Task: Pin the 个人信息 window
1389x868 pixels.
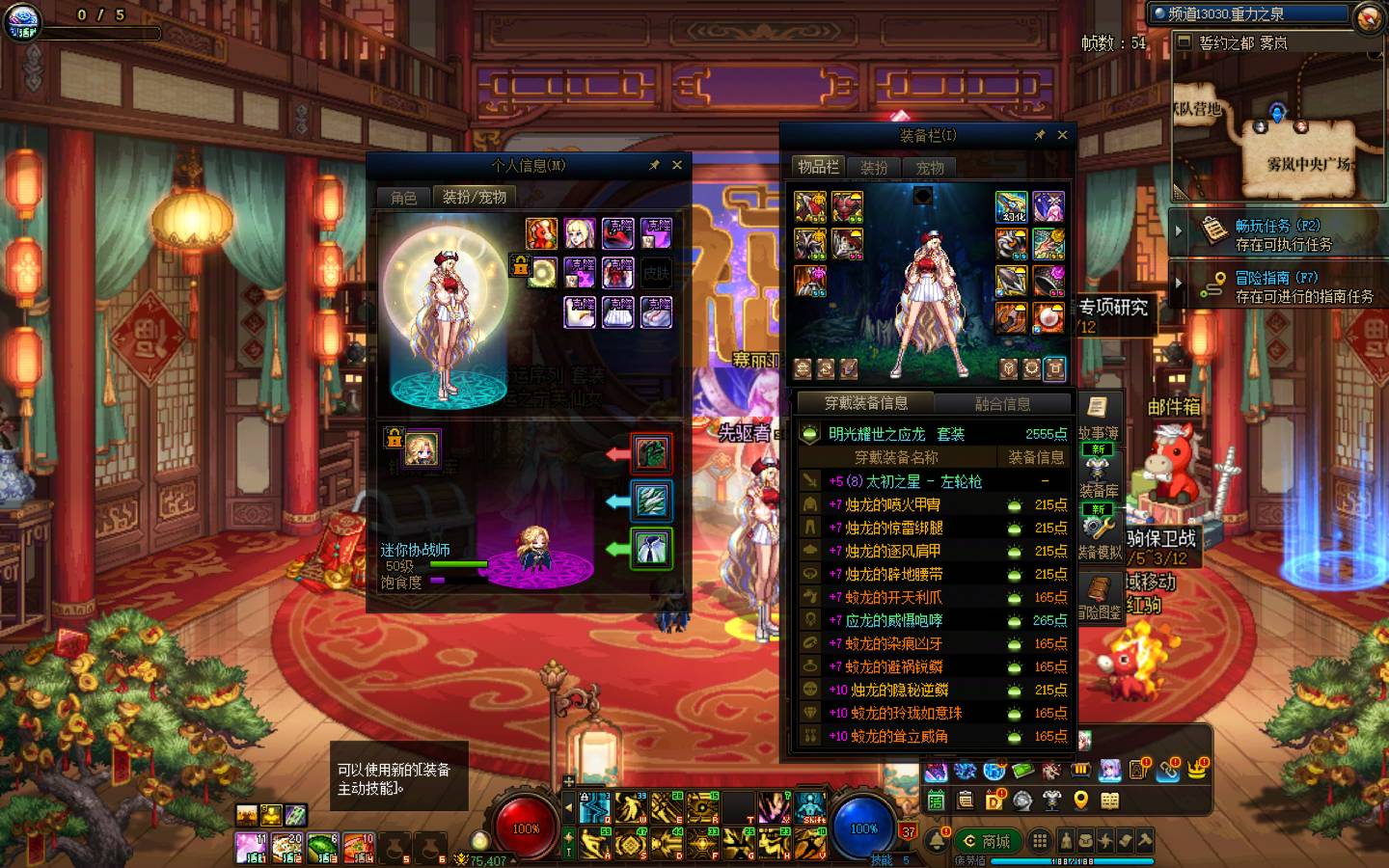Action: (x=654, y=165)
